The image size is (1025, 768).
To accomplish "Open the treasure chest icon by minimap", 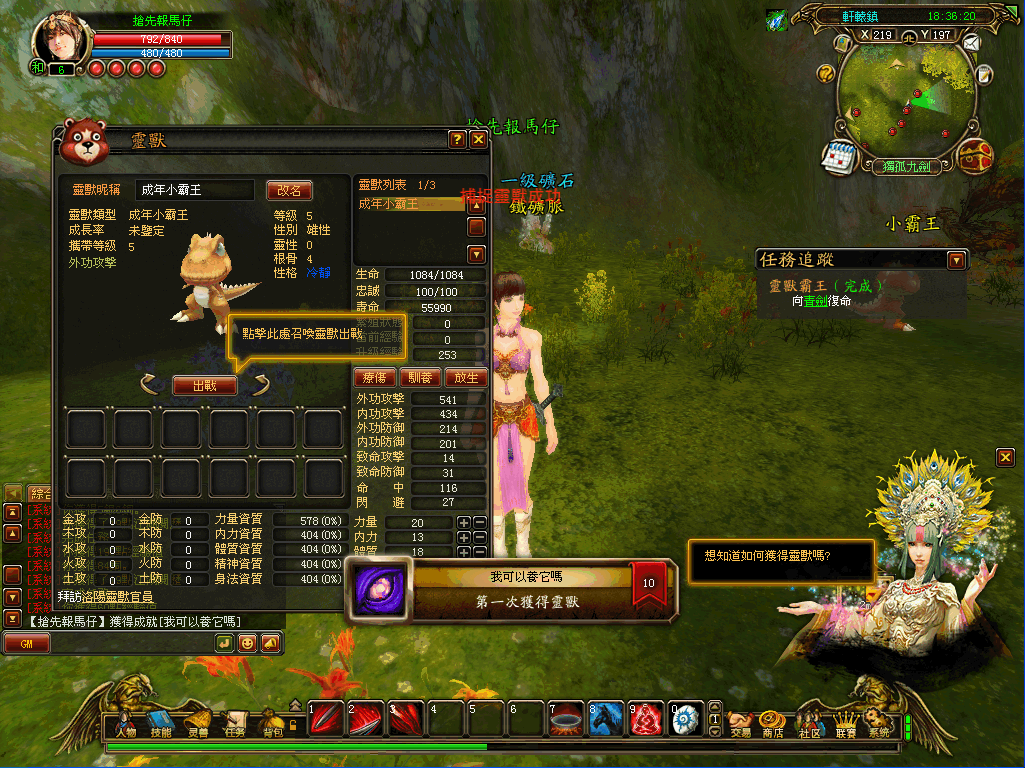I will (974, 156).
